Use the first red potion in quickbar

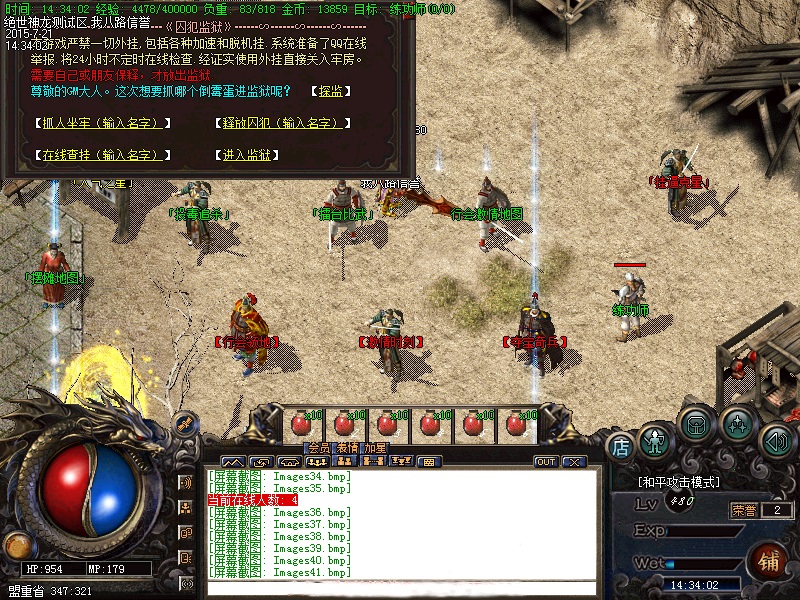tap(300, 424)
